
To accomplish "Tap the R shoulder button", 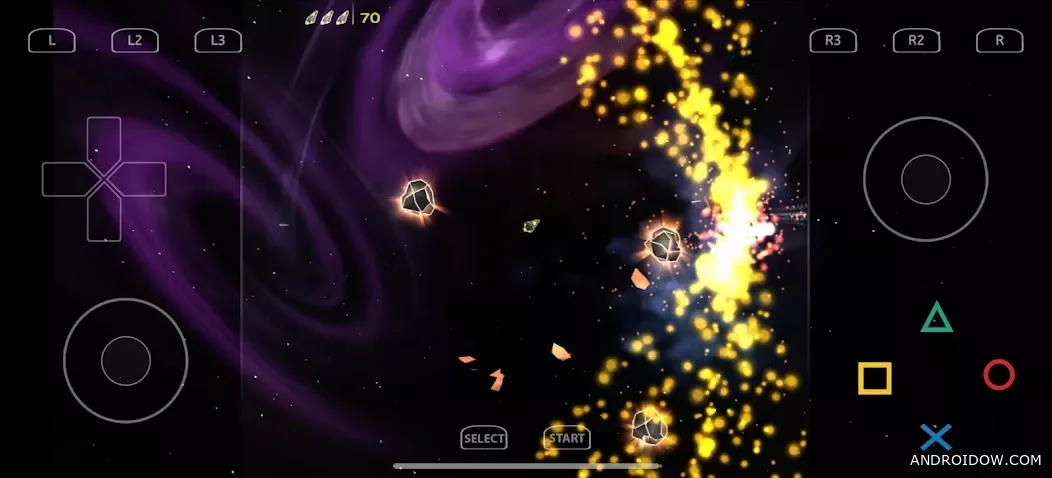I will [999, 41].
